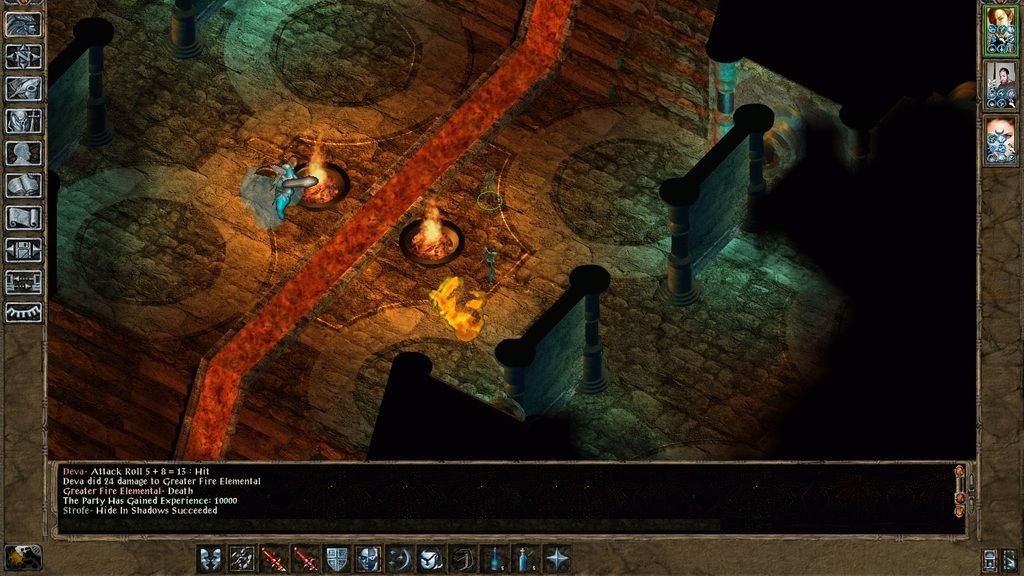The width and height of the screenshot is (1024, 576).
Task: Open the priest scroll icon
Action: coord(22,218)
